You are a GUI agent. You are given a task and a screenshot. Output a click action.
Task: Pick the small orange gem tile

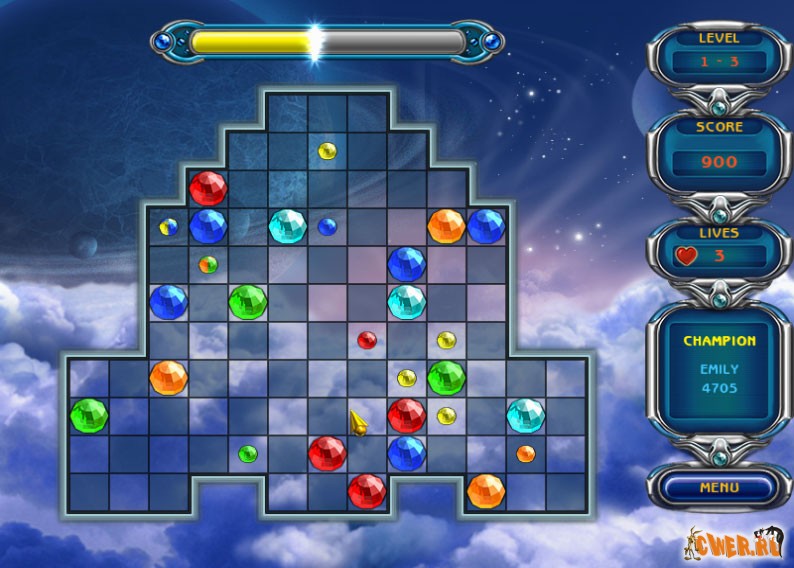pyautogui.click(x=525, y=454)
